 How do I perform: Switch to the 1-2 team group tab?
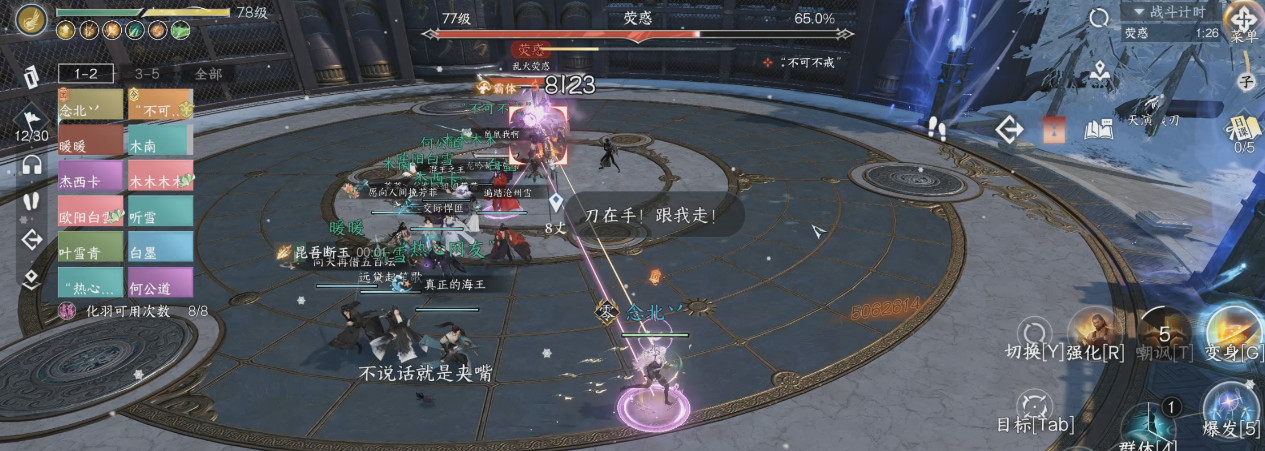[x=85, y=73]
